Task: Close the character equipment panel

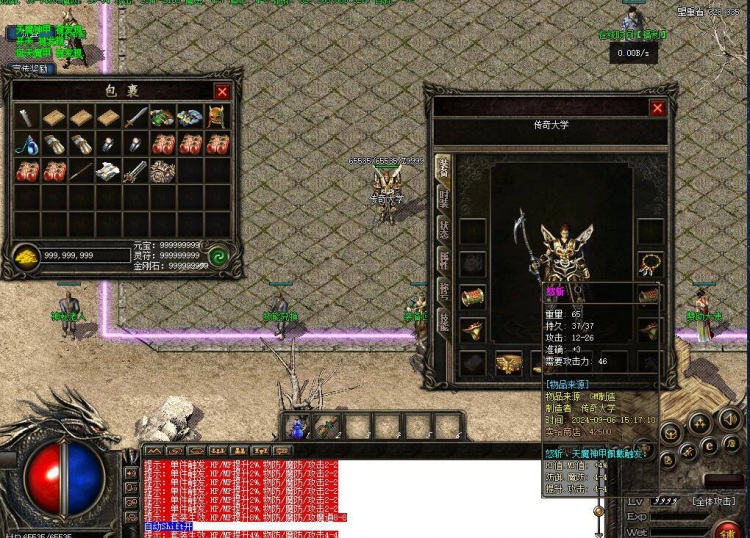Action: pyautogui.click(x=657, y=108)
